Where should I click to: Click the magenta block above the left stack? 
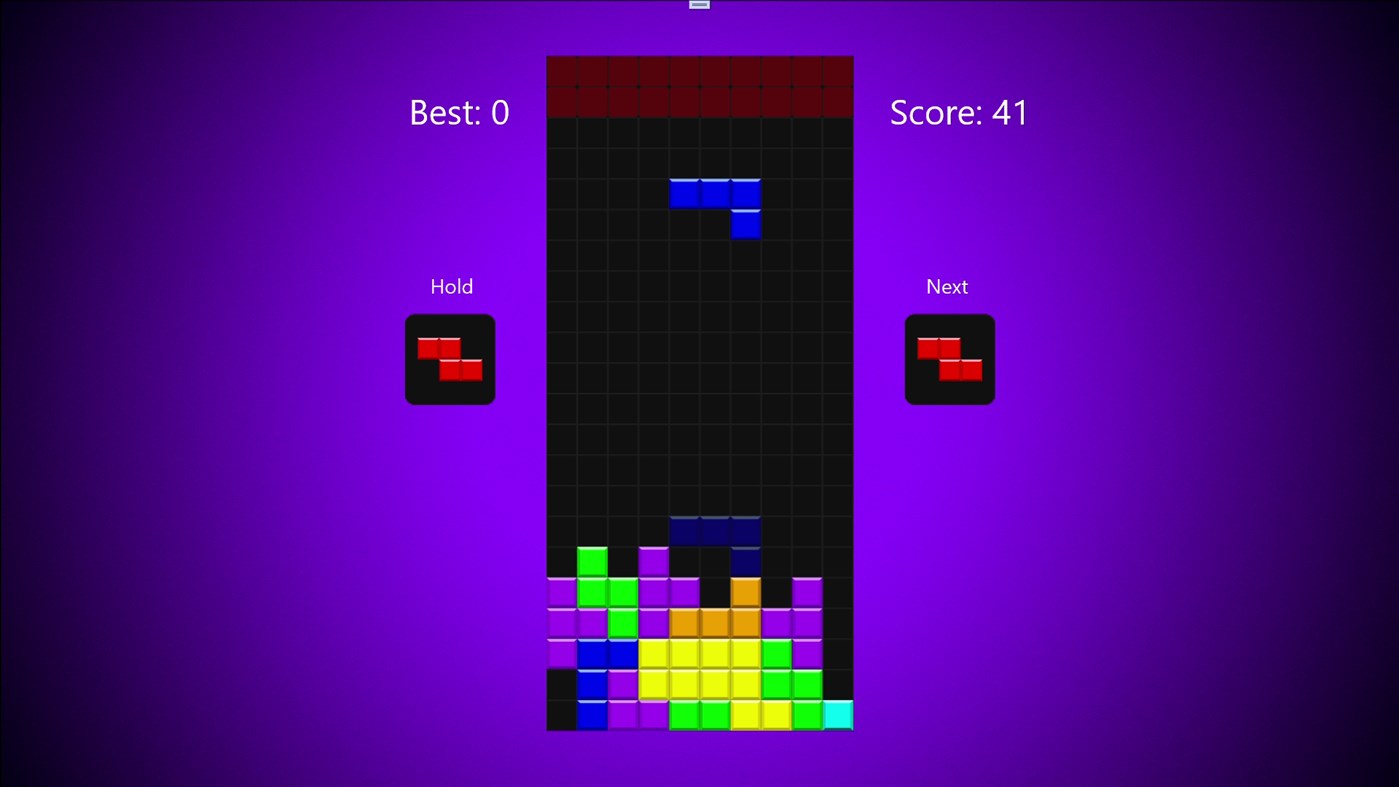653,560
